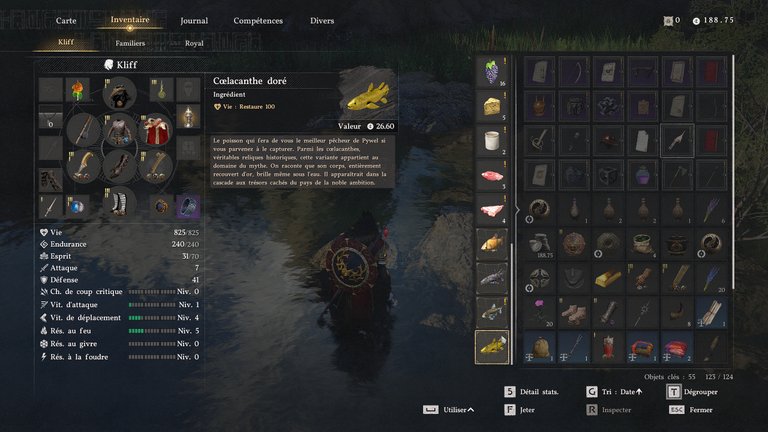Click the Fermer button to close inventory
768x432 pixels.
697,409
